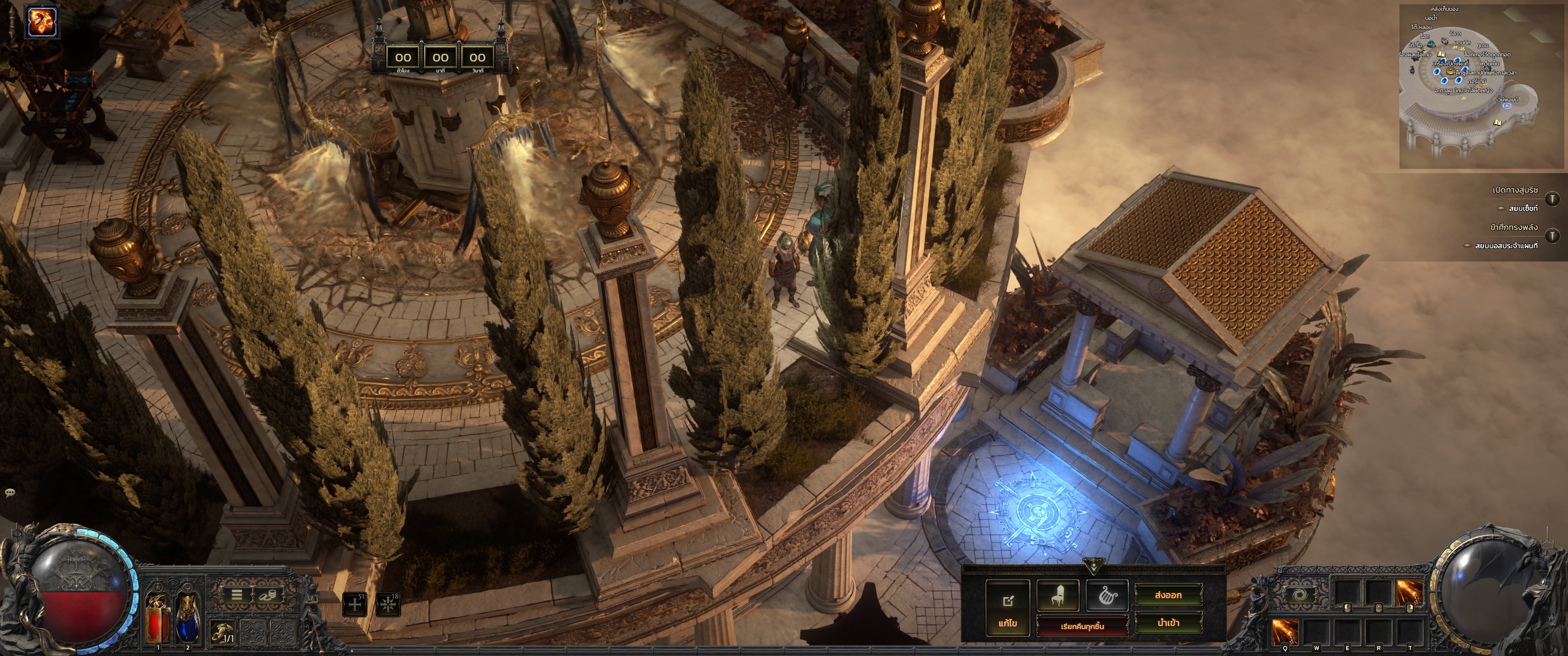The image size is (1568, 656).
Task: Click the flaming buff icon at top-left
Action: [x=42, y=22]
